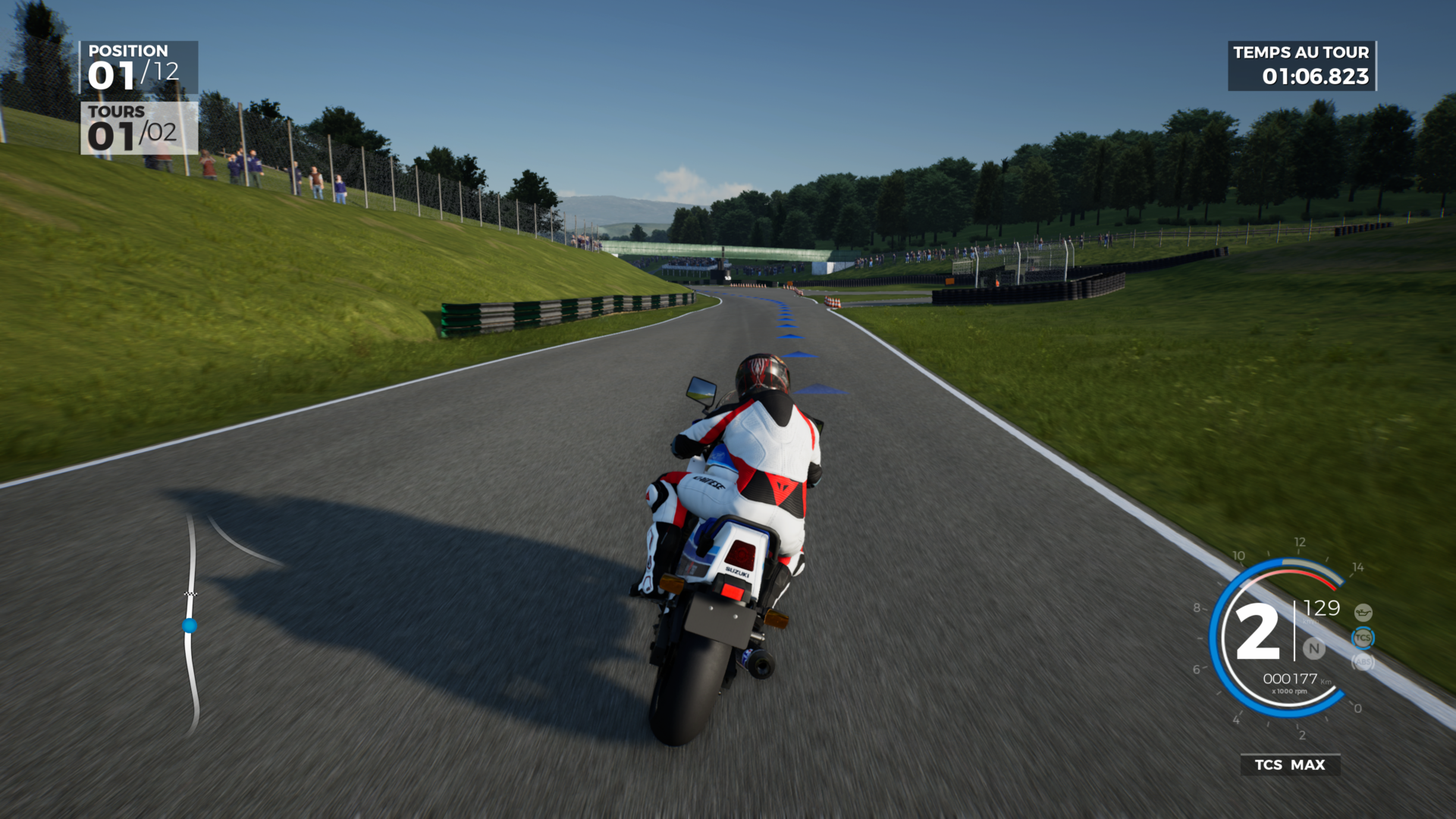Select the TCS traction control icon
This screenshot has width=1456, height=819.
coord(1363,638)
